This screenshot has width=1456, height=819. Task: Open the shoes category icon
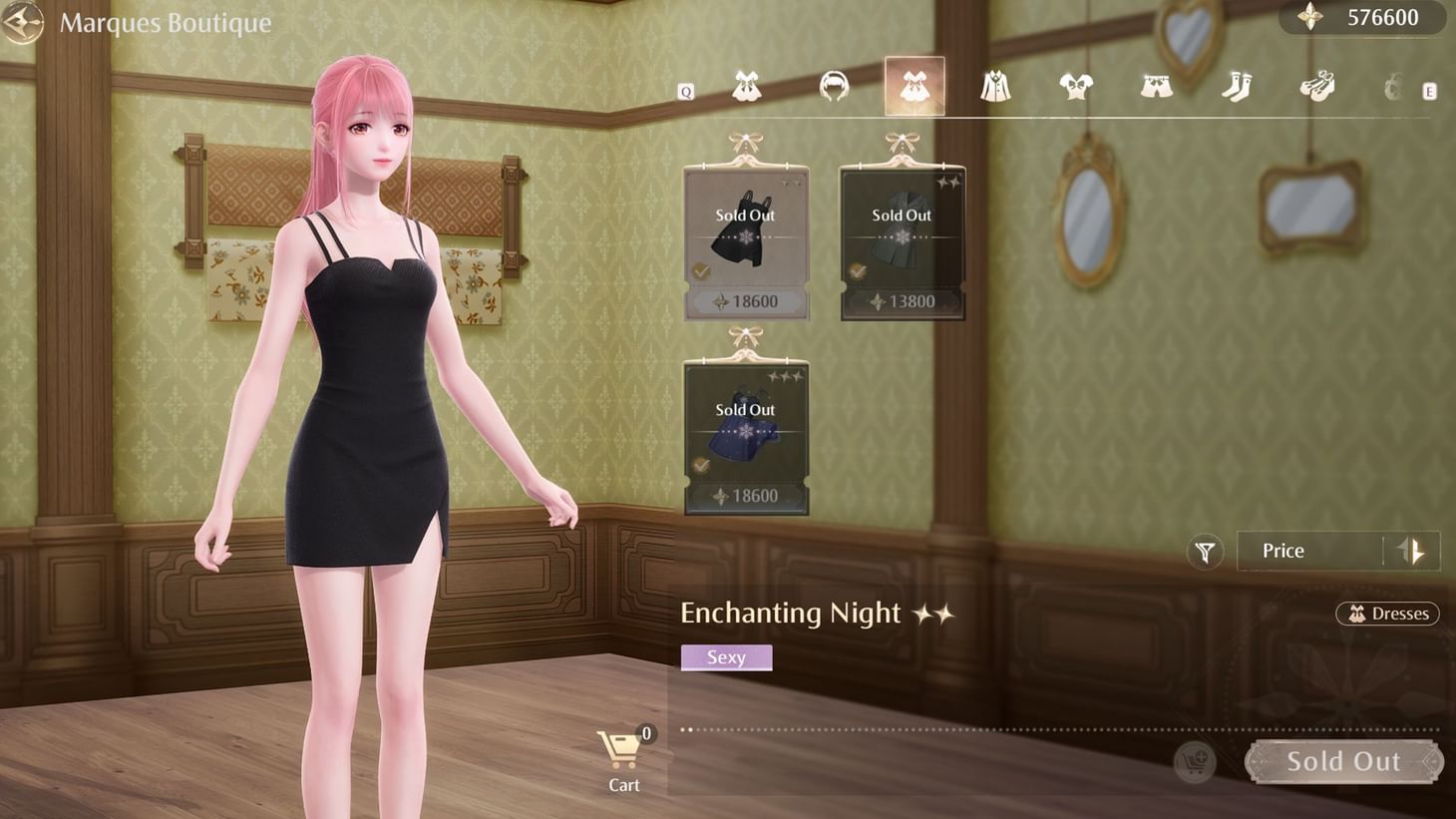[x=1318, y=88]
